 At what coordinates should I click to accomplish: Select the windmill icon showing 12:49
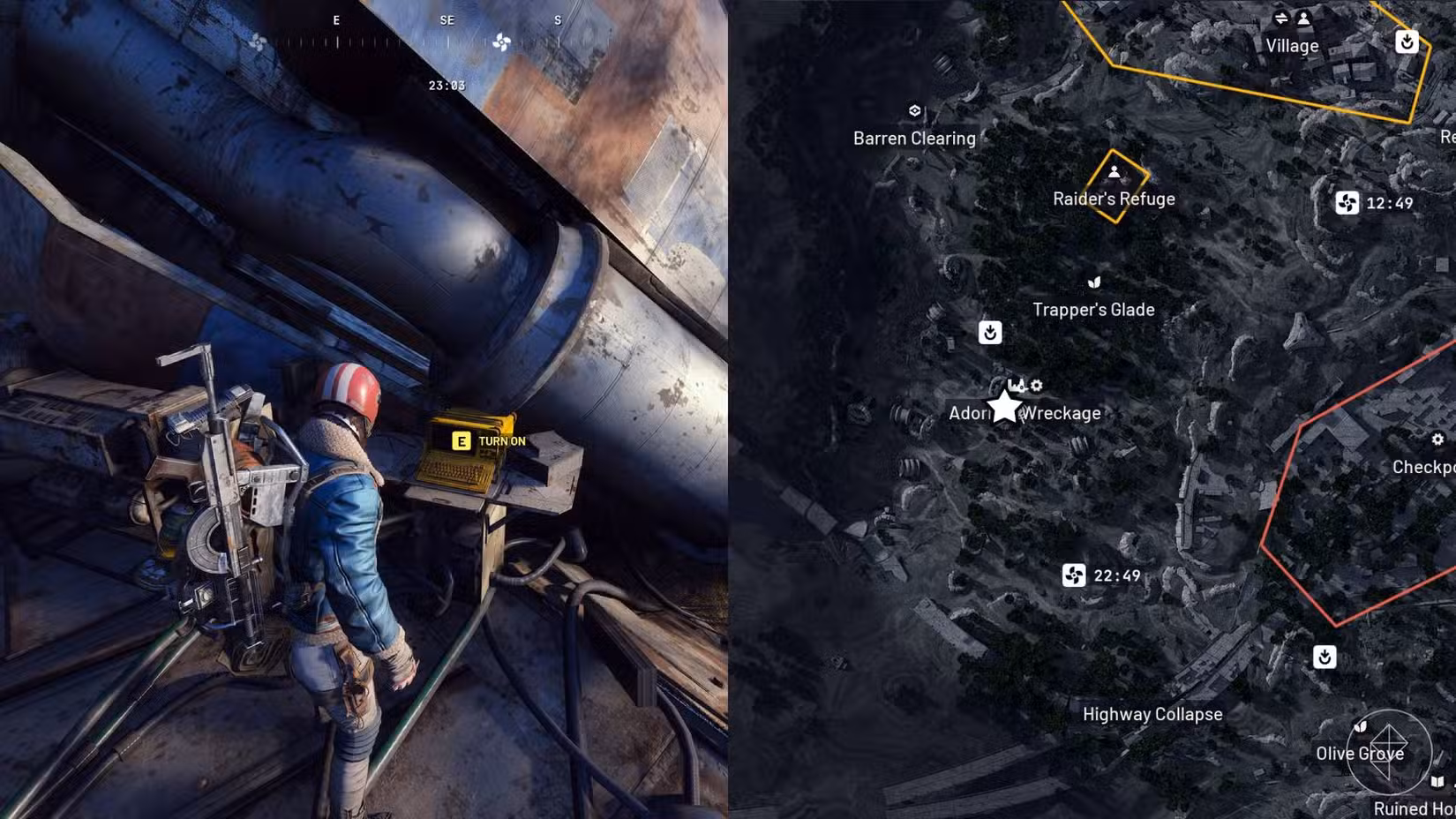click(1347, 204)
